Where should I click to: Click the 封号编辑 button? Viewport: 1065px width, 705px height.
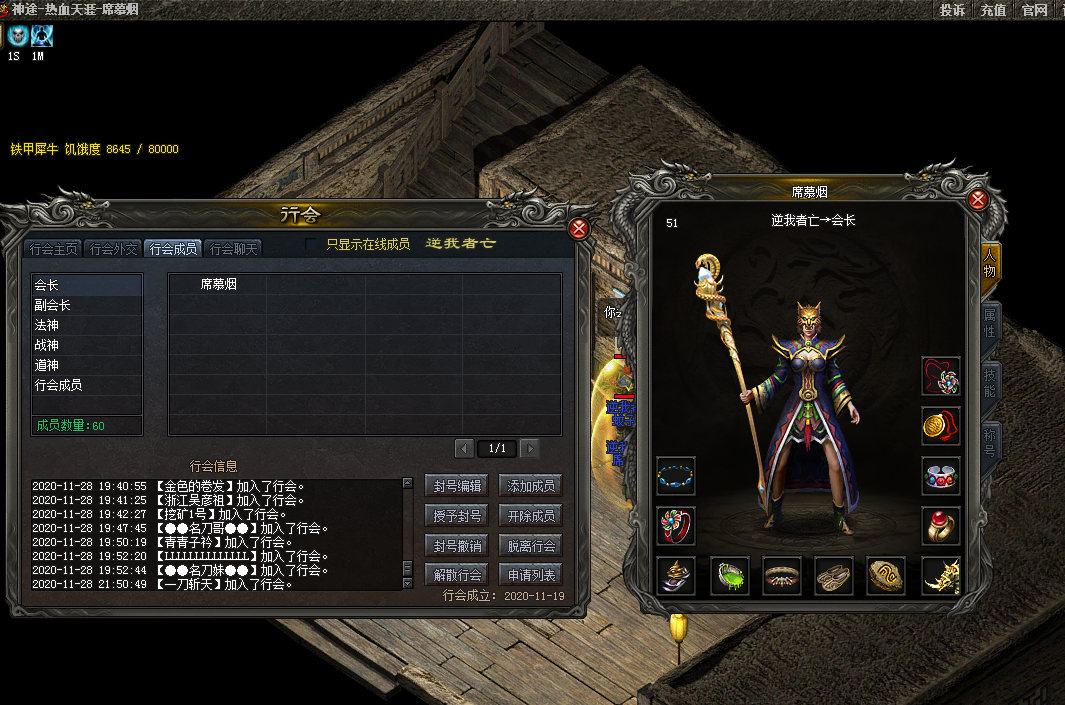[458, 486]
